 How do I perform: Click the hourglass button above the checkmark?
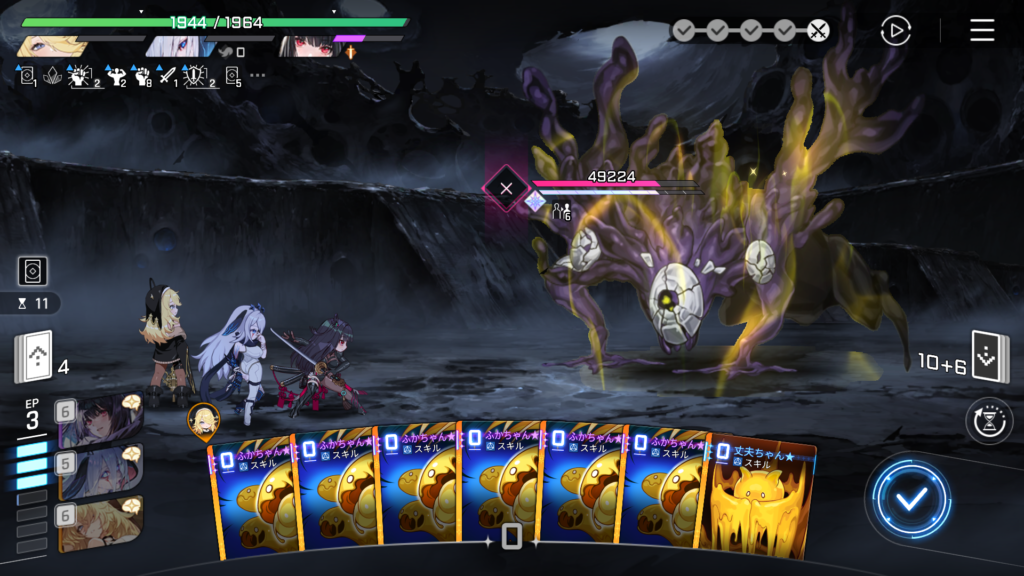point(989,421)
